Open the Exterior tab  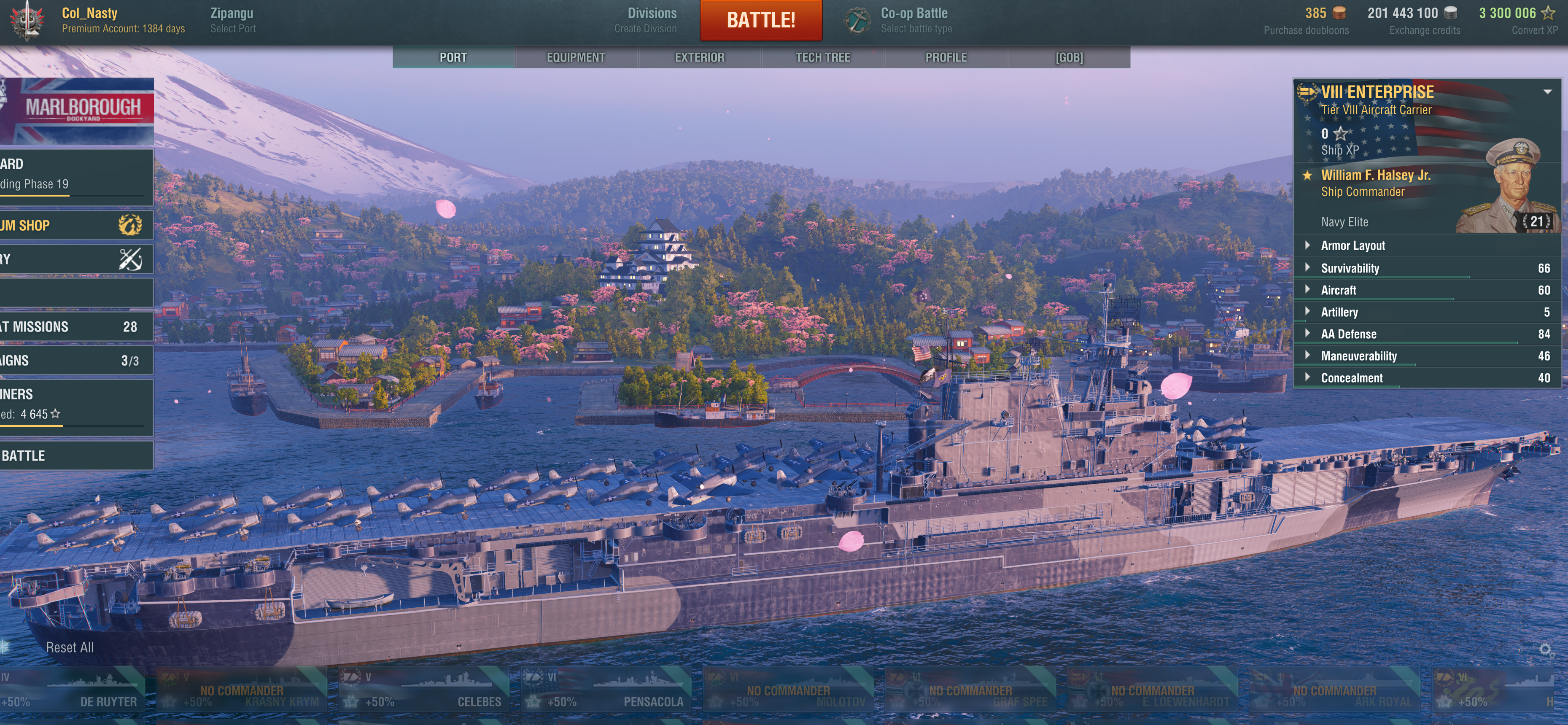[699, 57]
